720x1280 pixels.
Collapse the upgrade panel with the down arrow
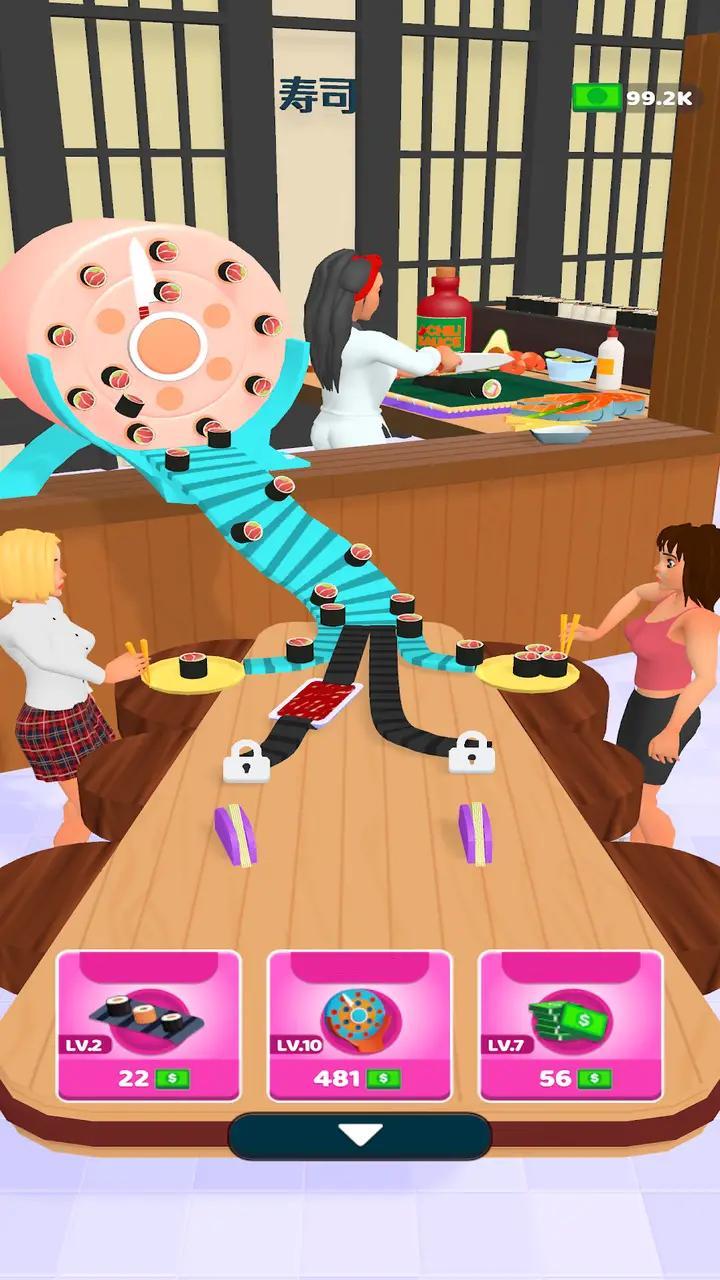tap(360, 1136)
